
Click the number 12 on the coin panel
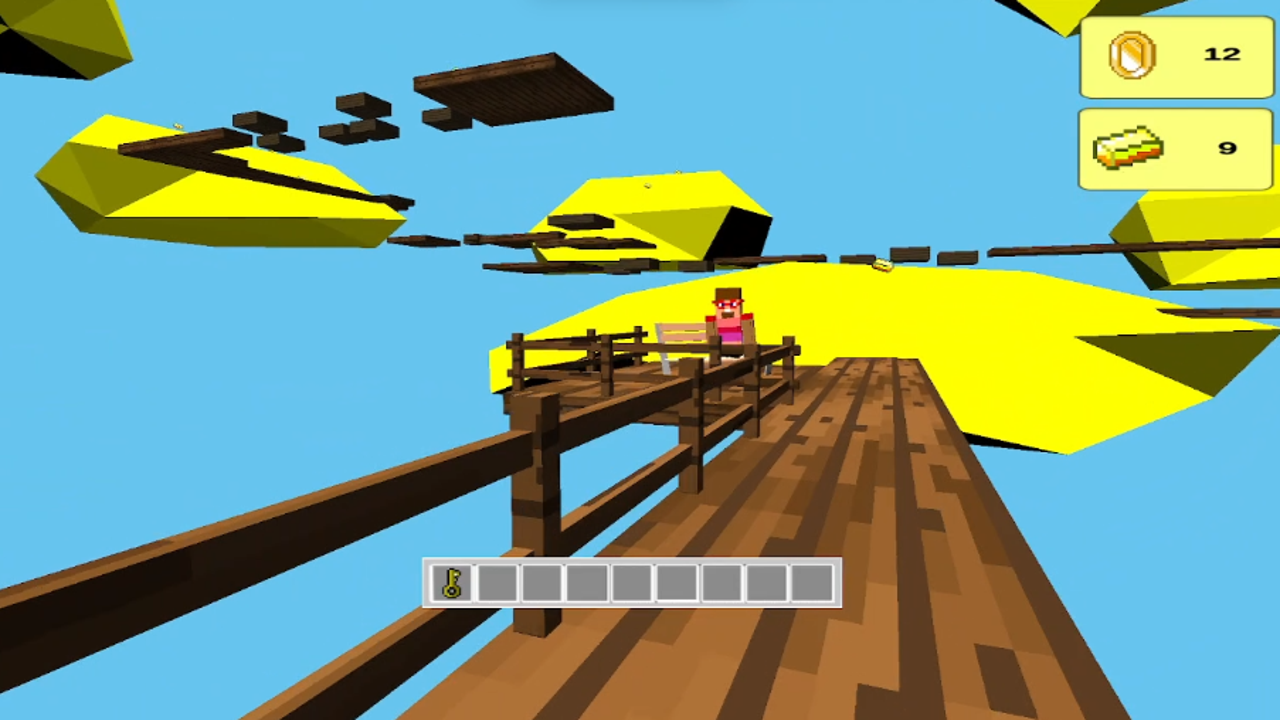[x=1221, y=55]
